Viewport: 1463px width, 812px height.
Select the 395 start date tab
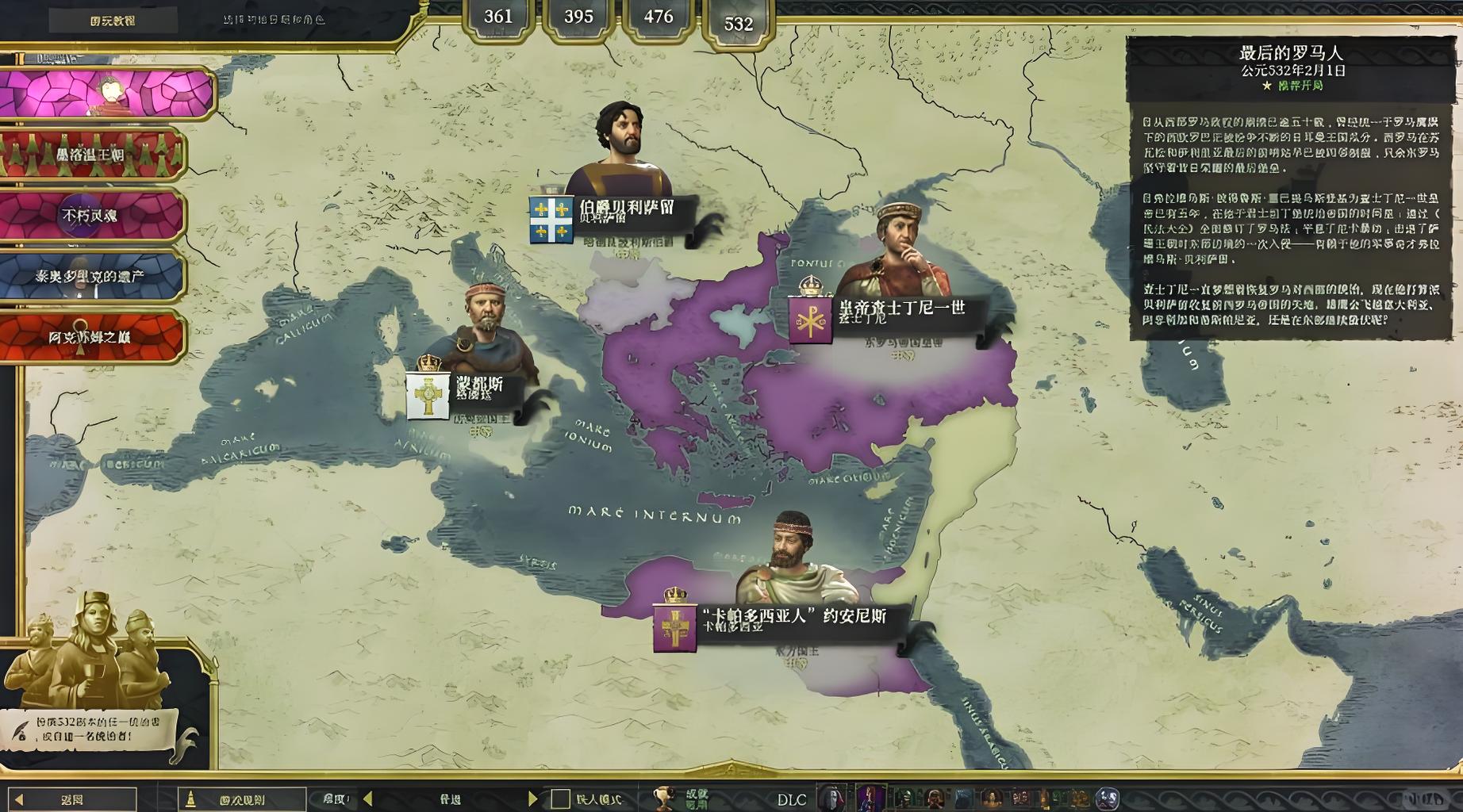coord(578,17)
